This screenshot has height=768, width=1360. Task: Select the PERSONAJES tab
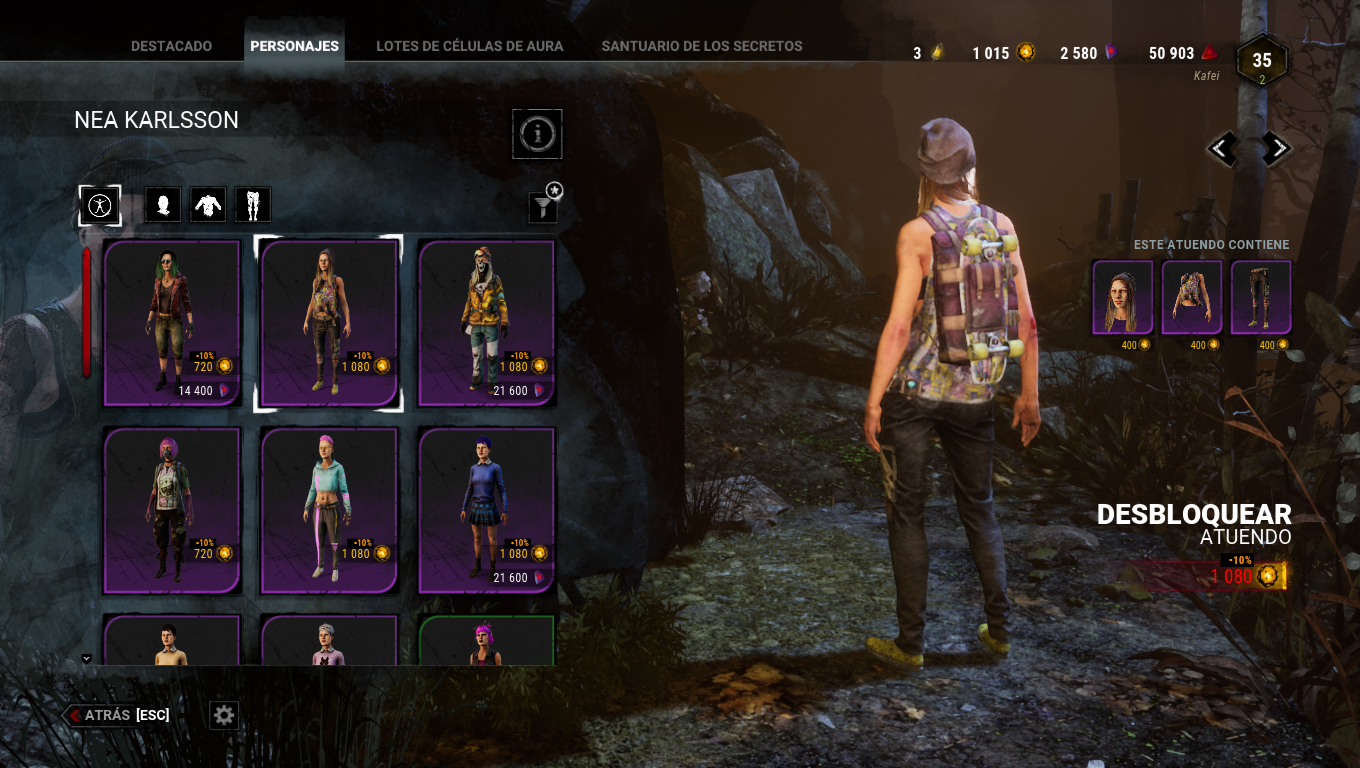[x=294, y=44]
